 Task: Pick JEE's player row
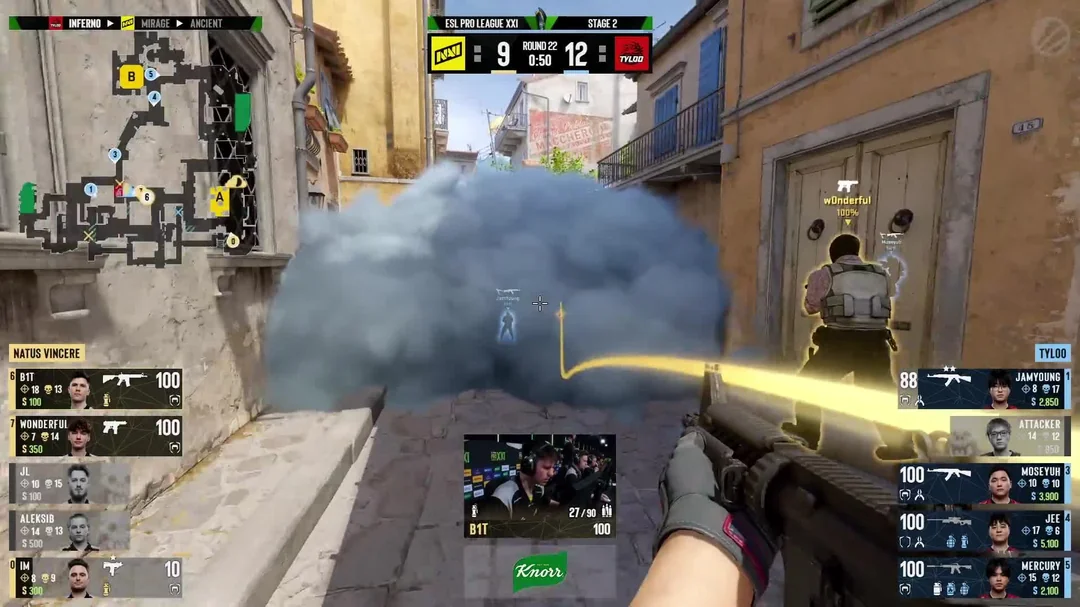coord(984,530)
